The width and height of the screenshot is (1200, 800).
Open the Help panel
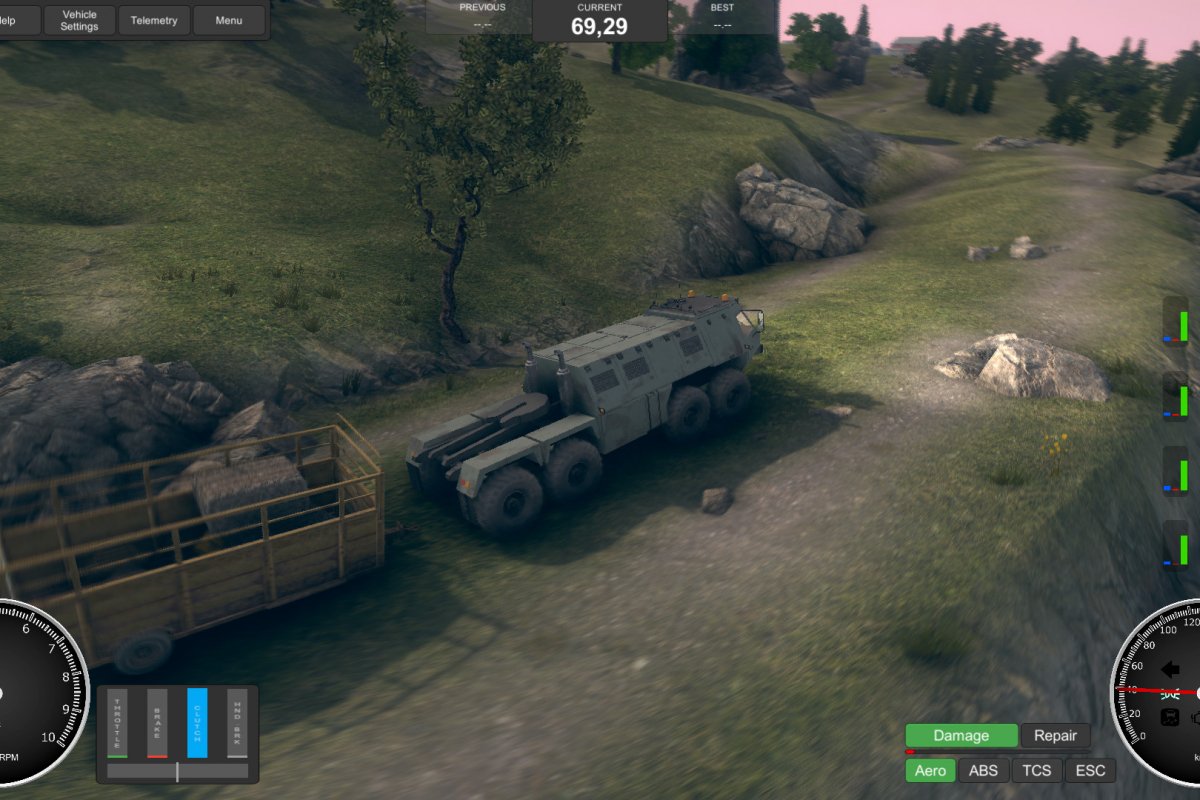18,20
